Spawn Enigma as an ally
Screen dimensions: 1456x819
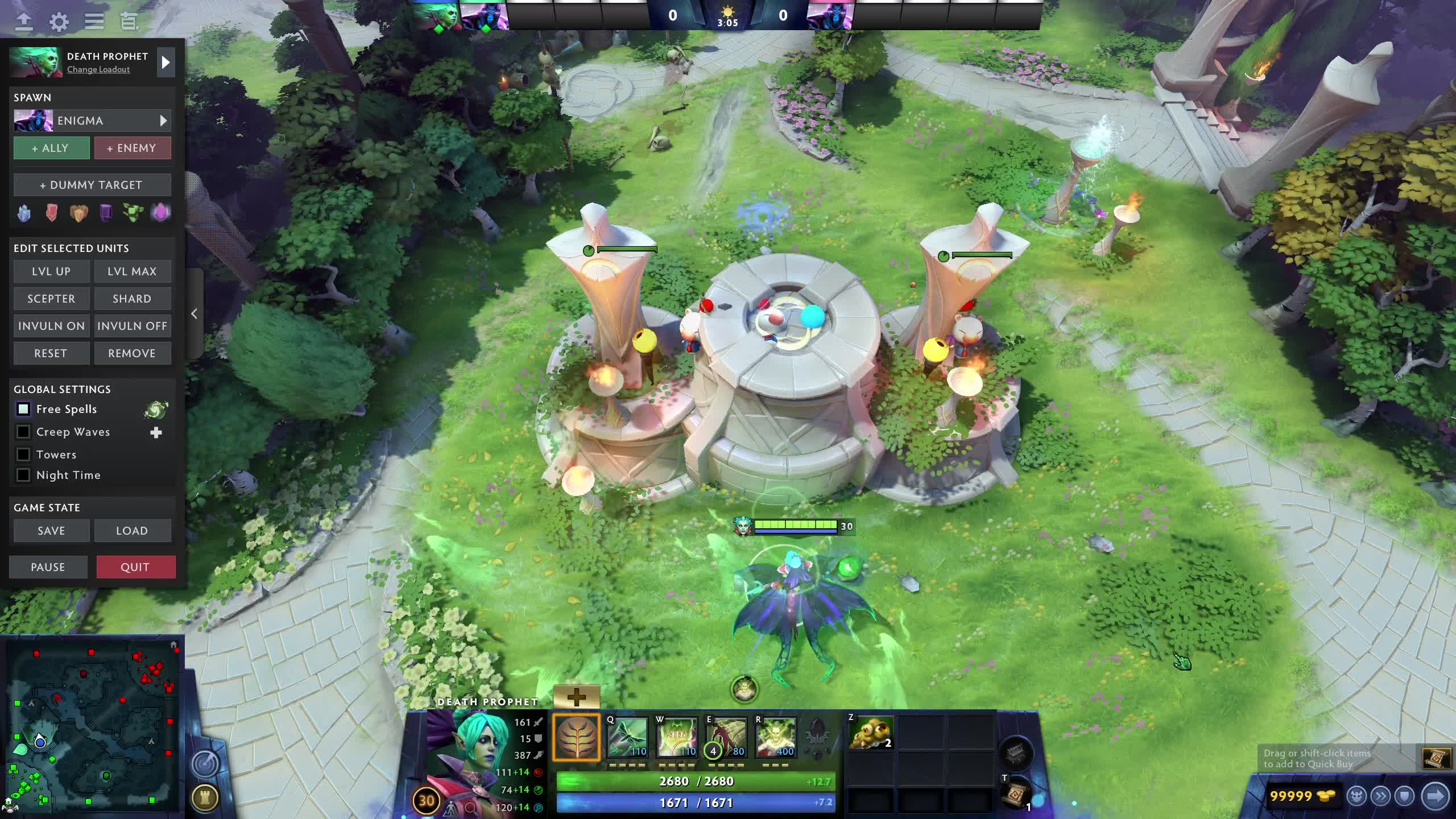click(x=51, y=148)
